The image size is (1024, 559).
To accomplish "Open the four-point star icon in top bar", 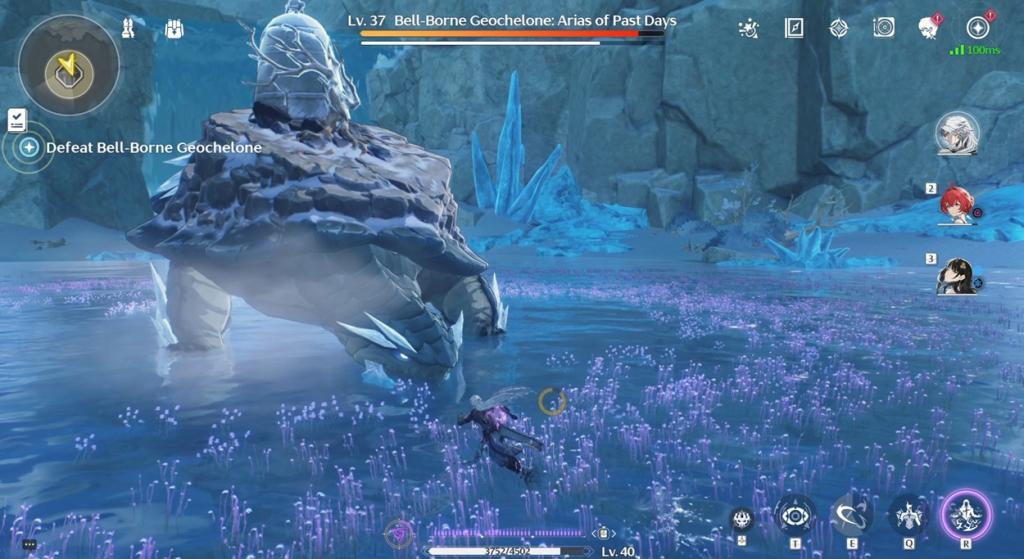I will coord(838,28).
